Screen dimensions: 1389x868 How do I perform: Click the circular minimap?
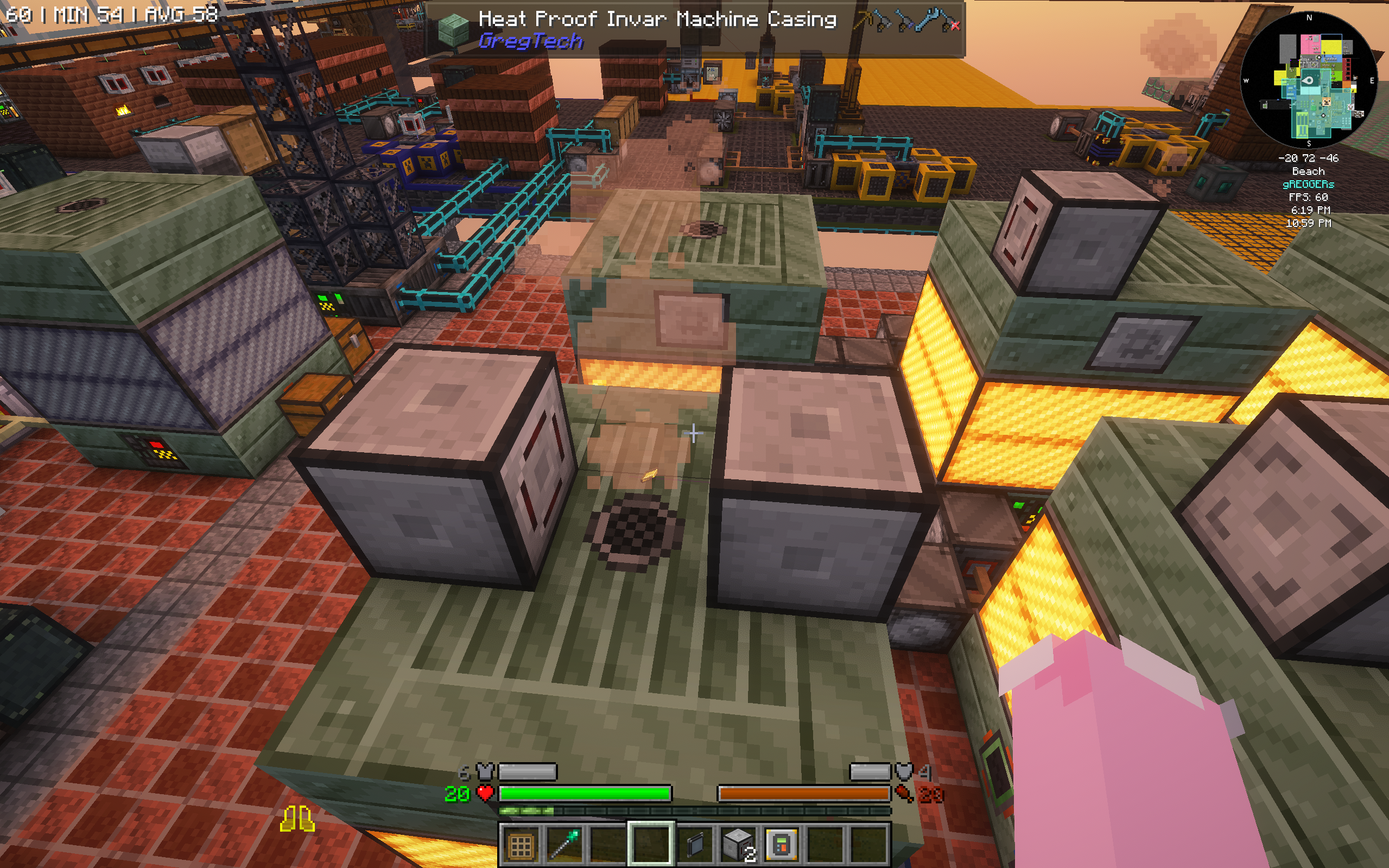coord(1308,80)
